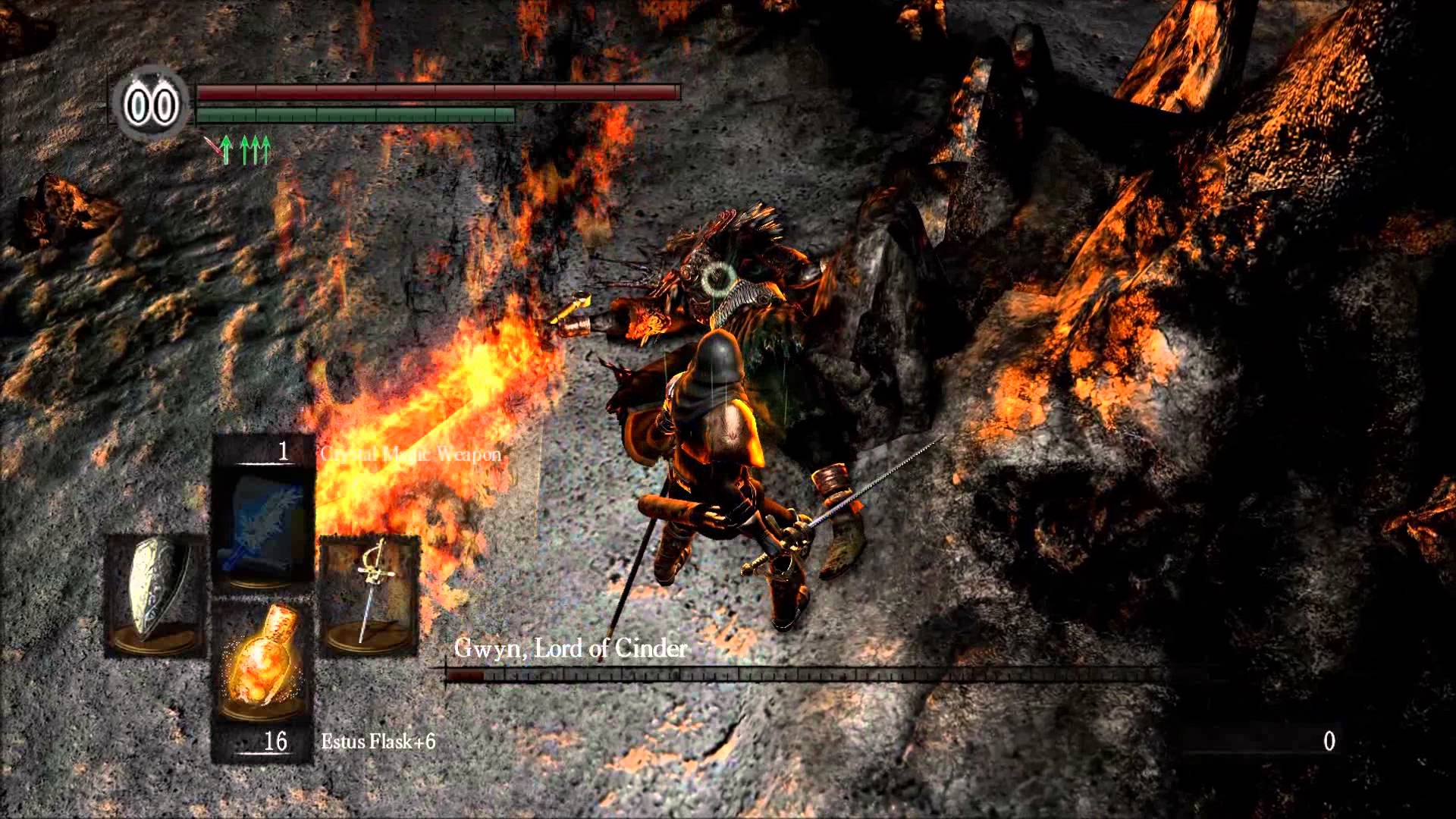The image size is (1456, 819).
Task: Click the humanity counter emblem
Action: 151,105
